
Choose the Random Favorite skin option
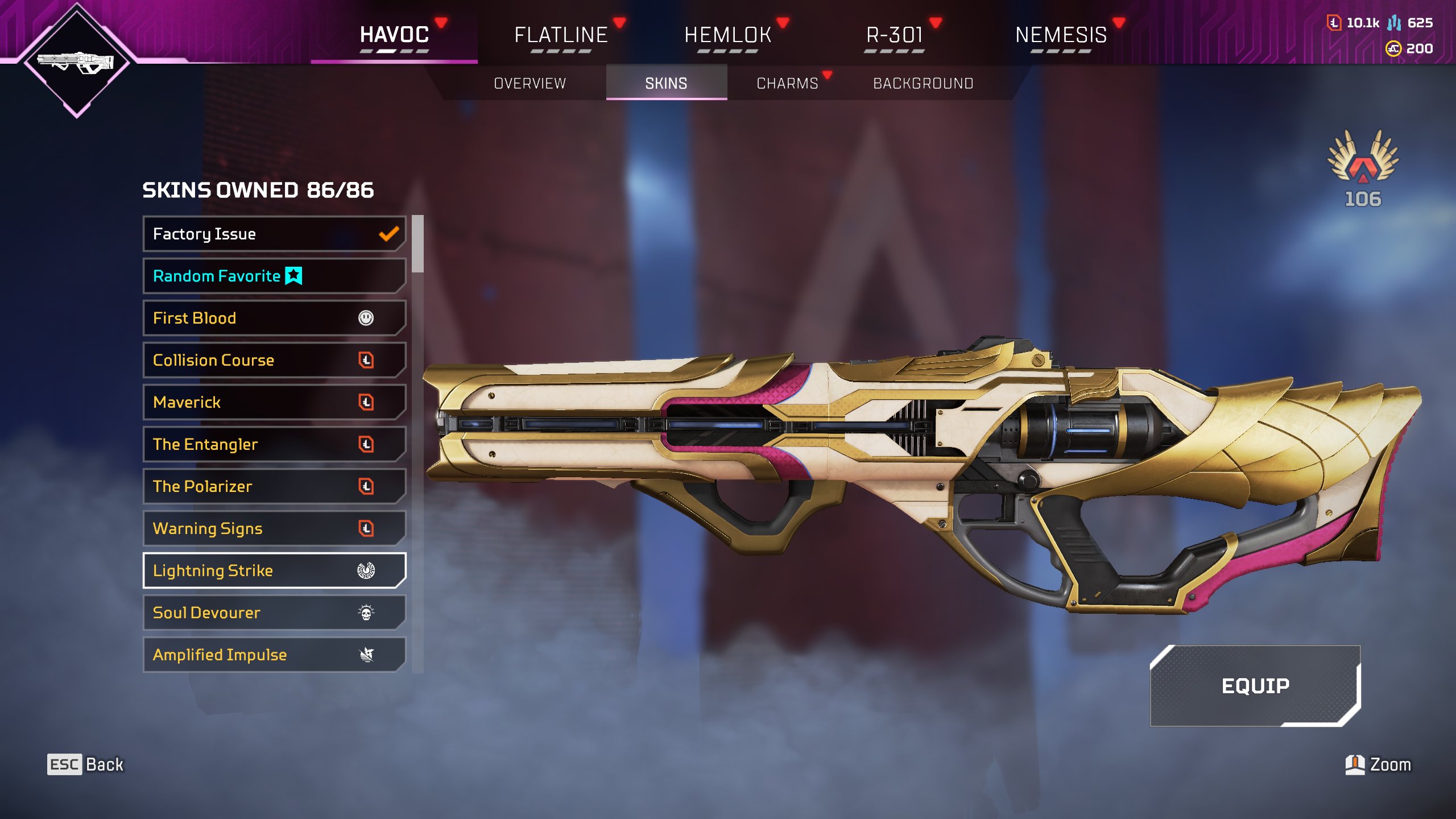[274, 276]
